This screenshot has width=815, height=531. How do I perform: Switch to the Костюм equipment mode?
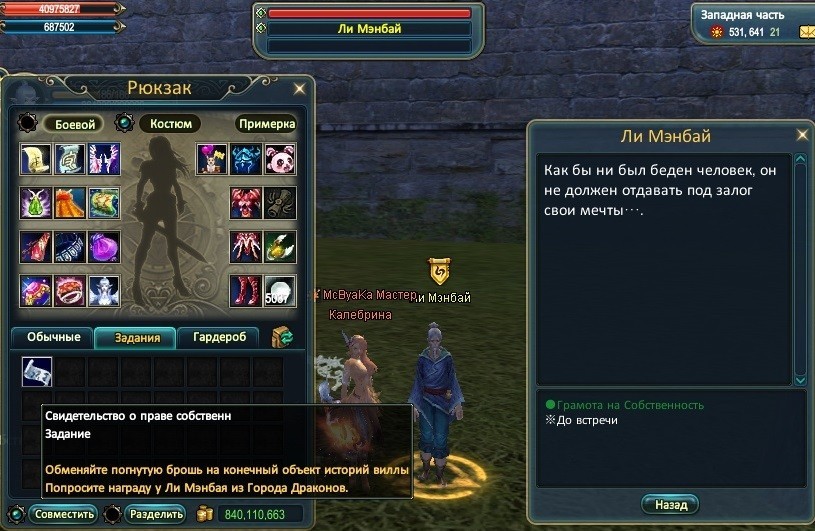click(x=169, y=124)
